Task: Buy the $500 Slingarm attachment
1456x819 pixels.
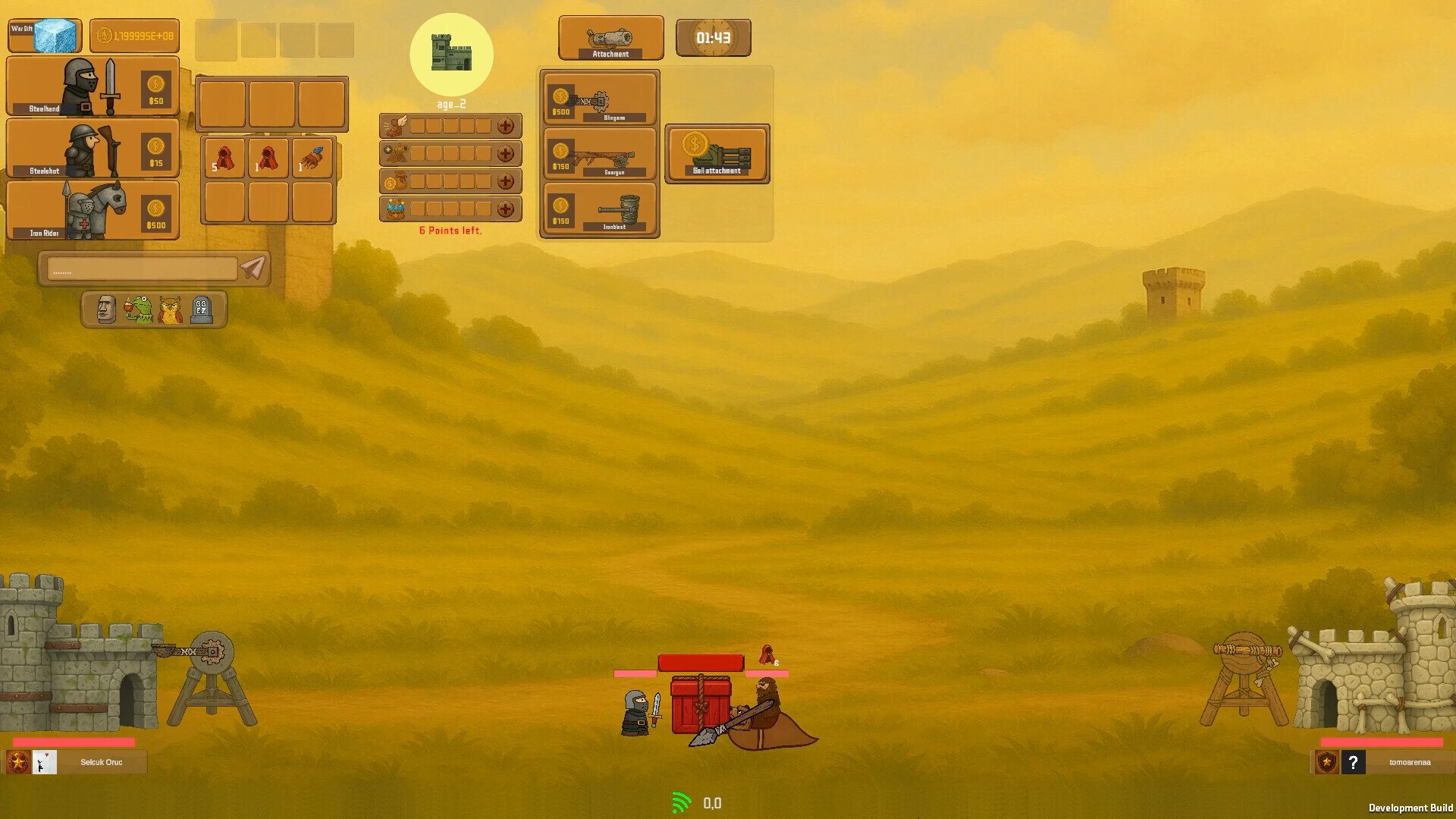Action: point(600,99)
